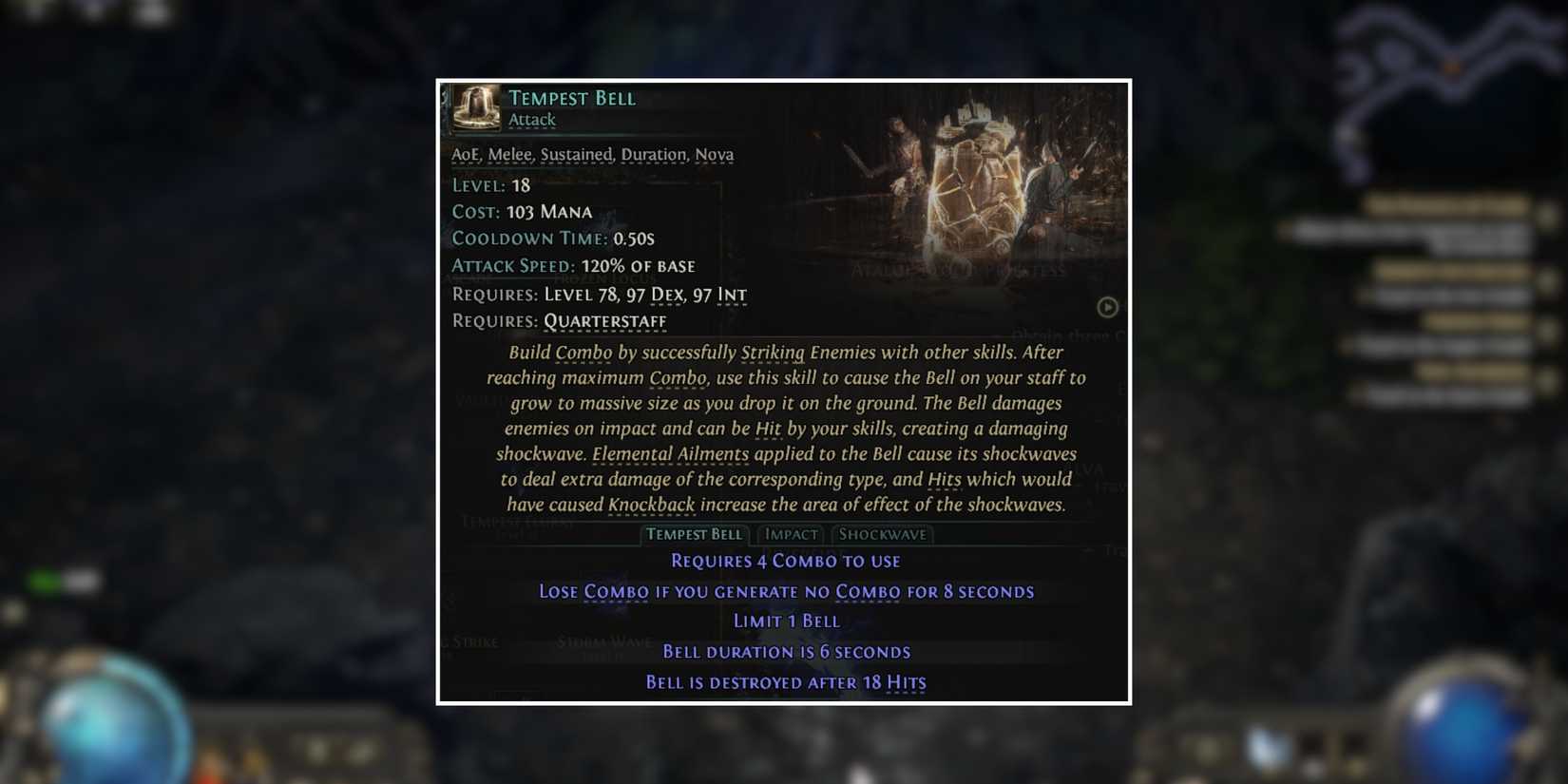Click the Dex requirement keyword

[667, 295]
